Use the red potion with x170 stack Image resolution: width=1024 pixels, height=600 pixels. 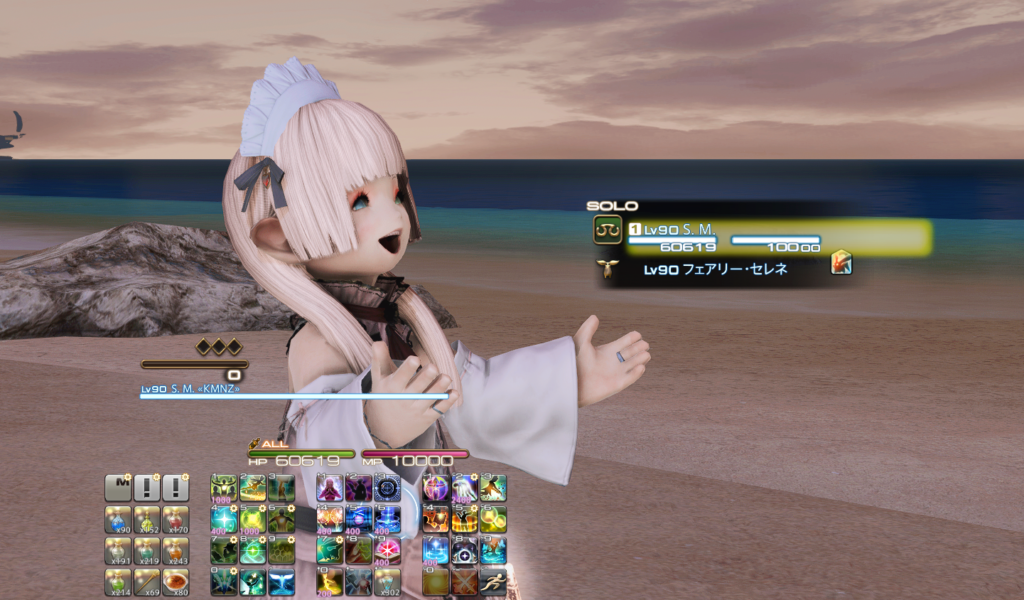point(176,519)
